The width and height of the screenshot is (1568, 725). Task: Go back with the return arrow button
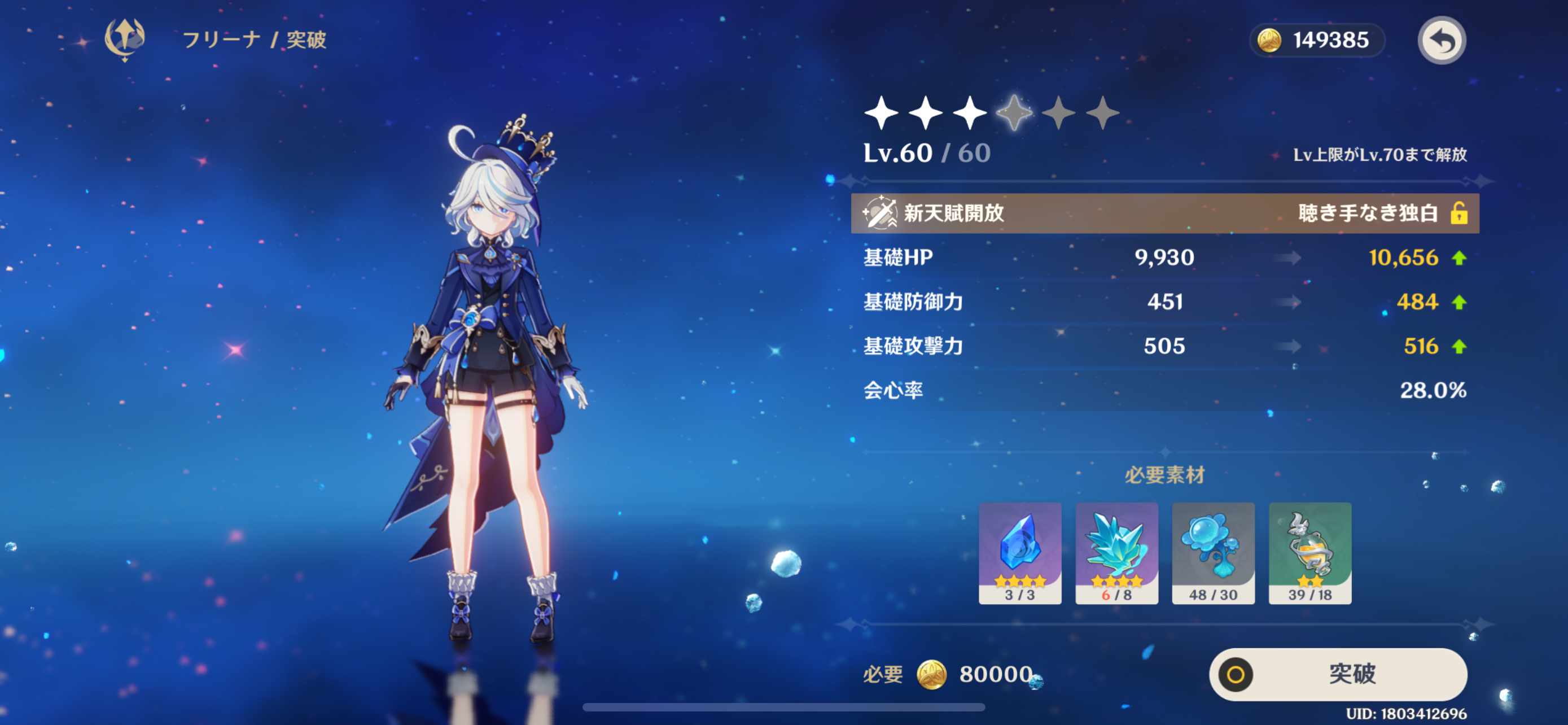1441,41
